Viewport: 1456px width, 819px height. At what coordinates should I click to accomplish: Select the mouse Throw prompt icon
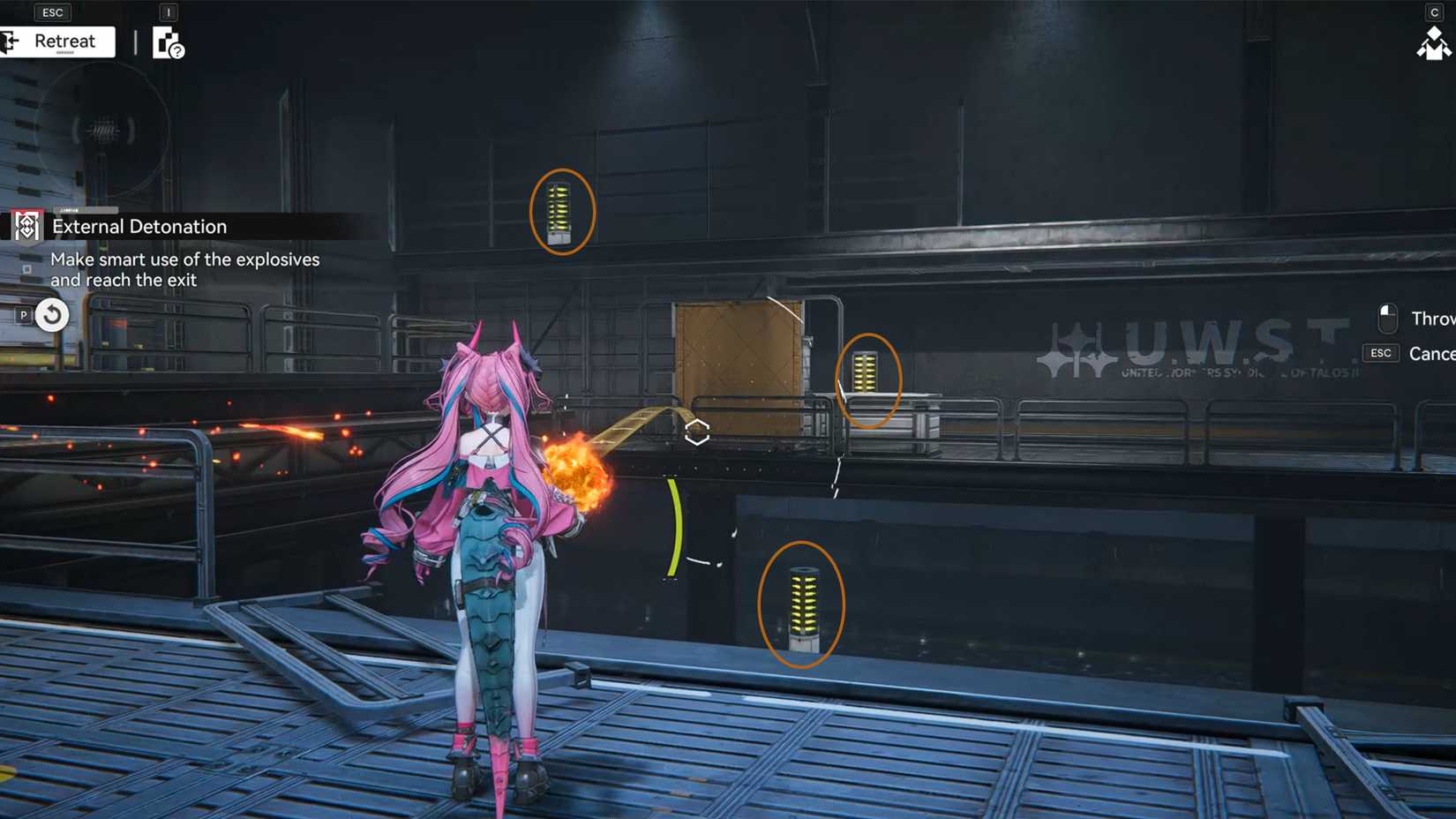[x=1387, y=318]
